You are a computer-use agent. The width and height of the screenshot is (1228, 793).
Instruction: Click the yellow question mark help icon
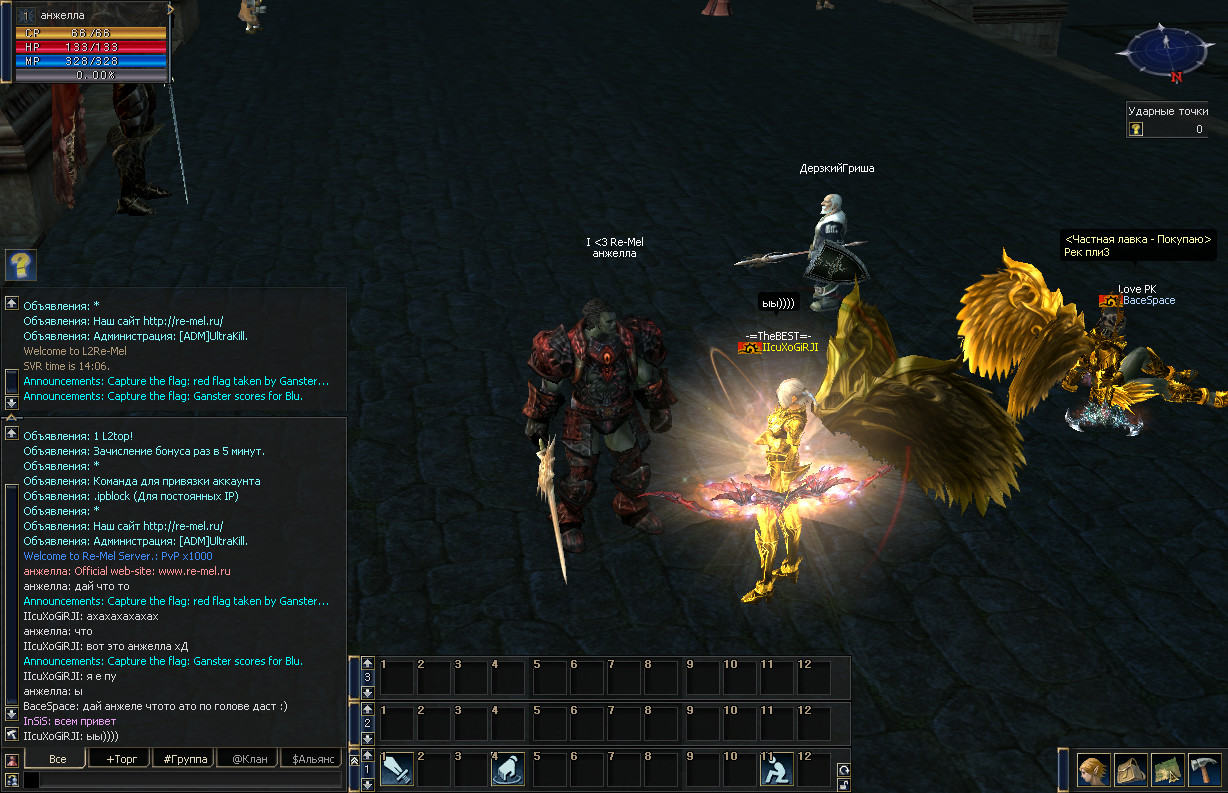[20, 265]
